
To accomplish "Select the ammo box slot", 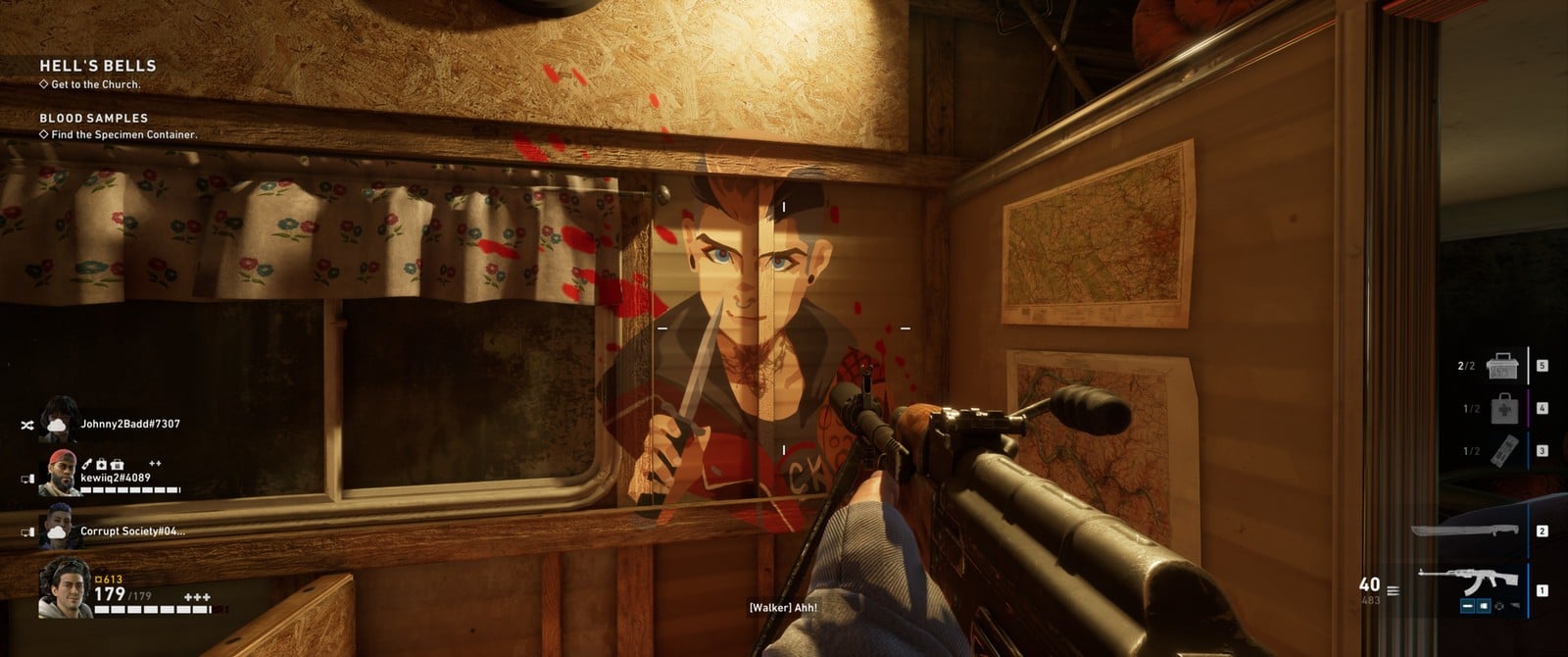I will 1502,366.
